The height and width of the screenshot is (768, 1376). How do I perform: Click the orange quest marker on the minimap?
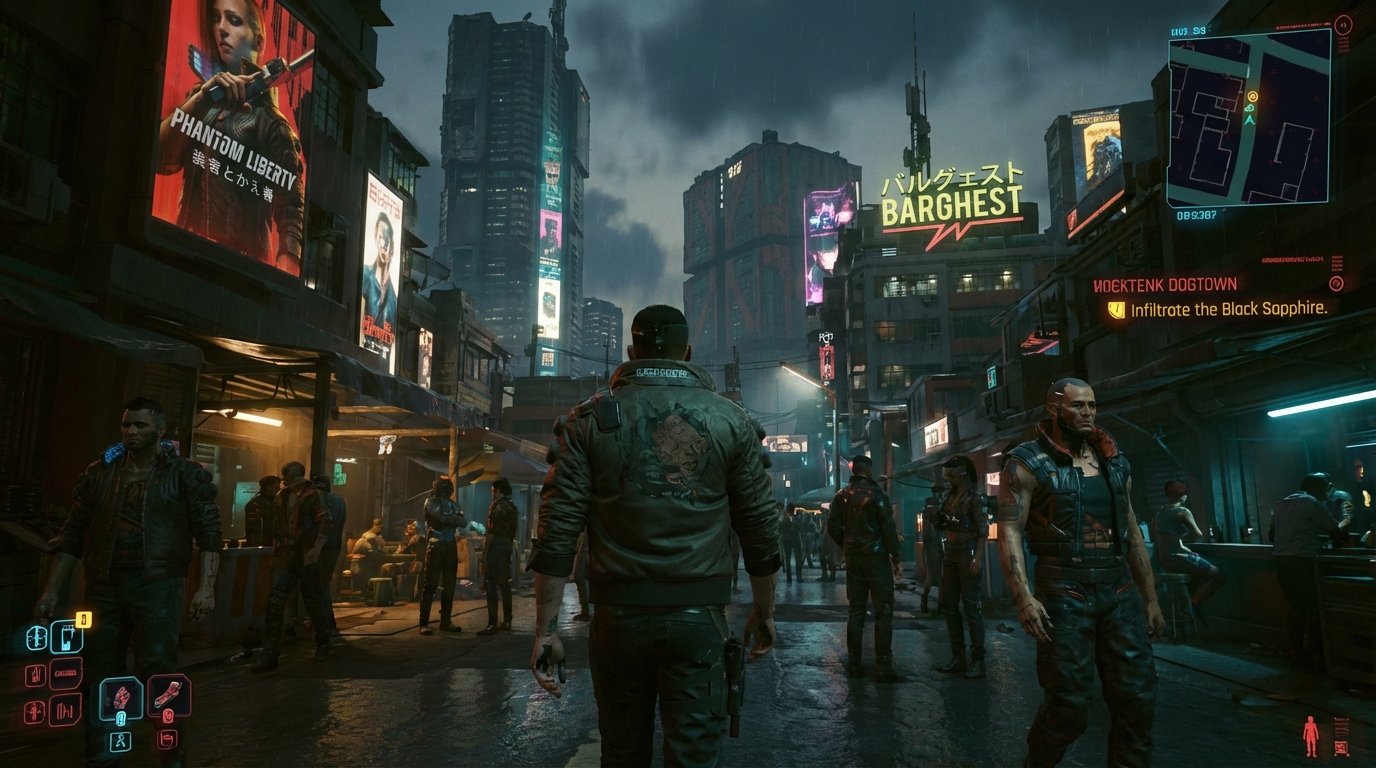(1253, 96)
